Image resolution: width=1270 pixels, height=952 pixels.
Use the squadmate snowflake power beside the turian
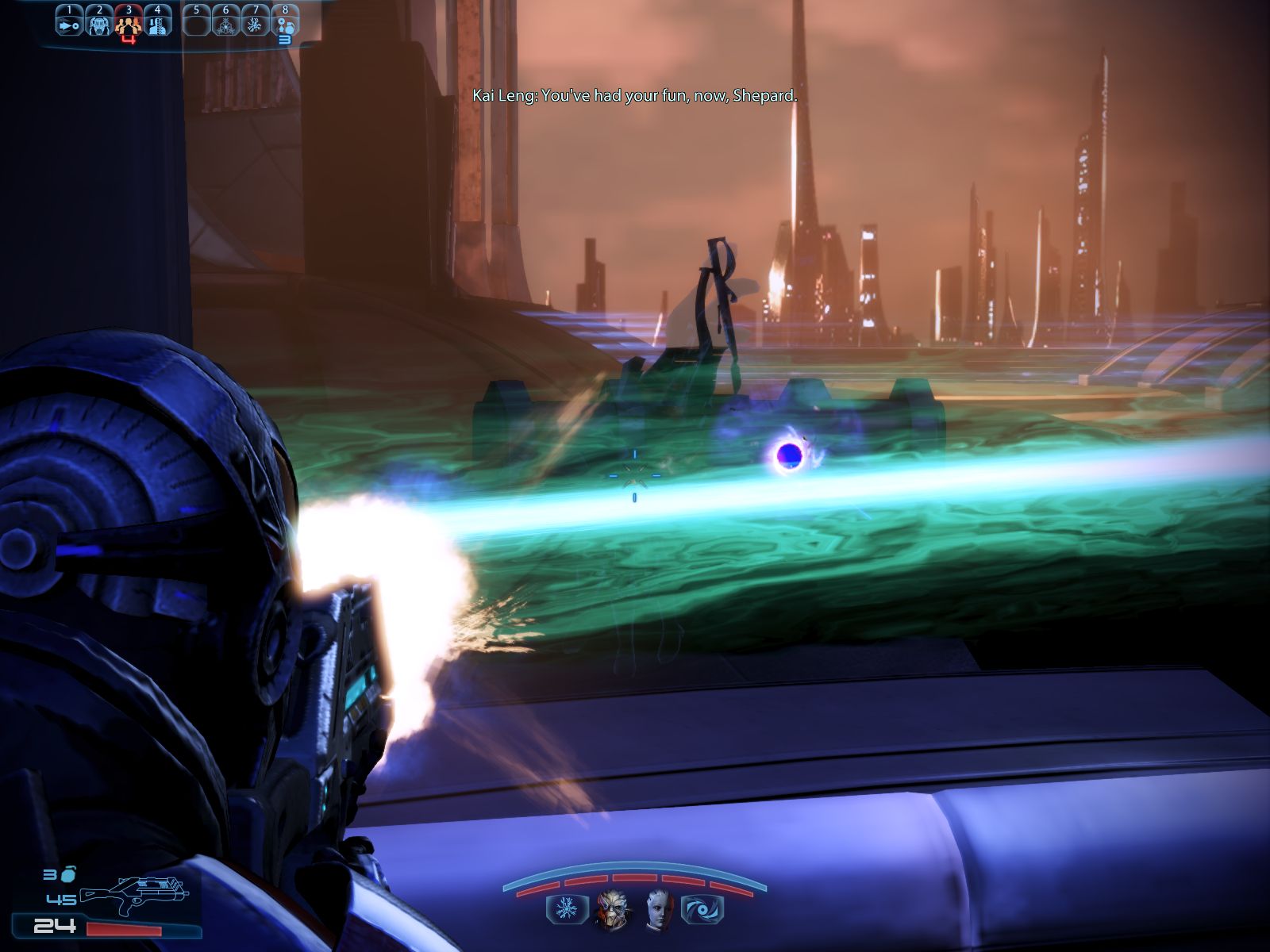567,909
